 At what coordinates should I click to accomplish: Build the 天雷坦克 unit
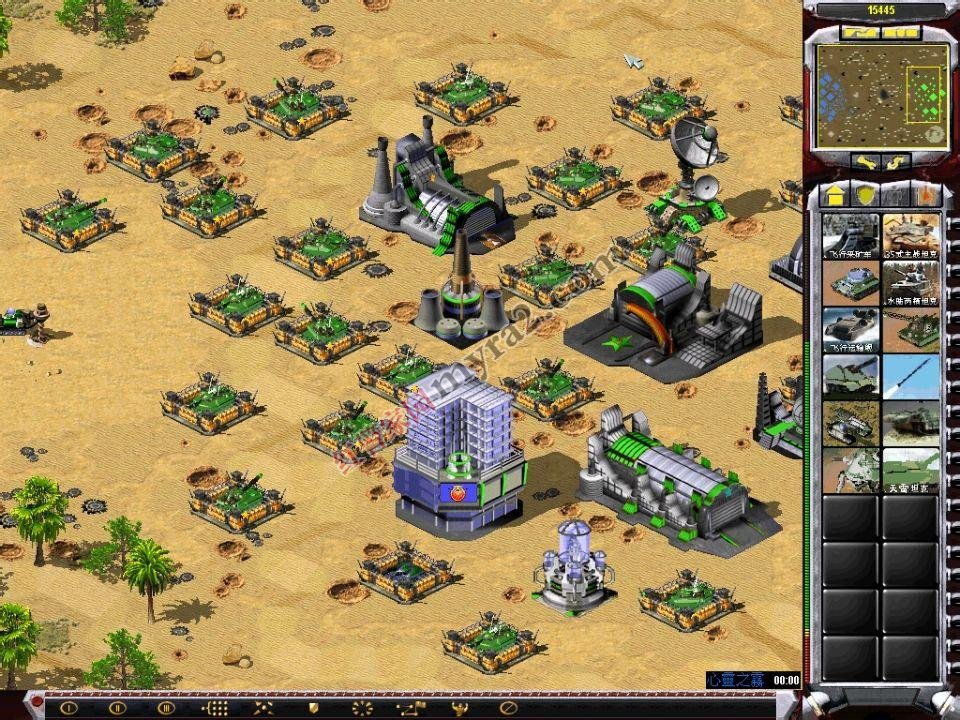[x=911, y=470]
